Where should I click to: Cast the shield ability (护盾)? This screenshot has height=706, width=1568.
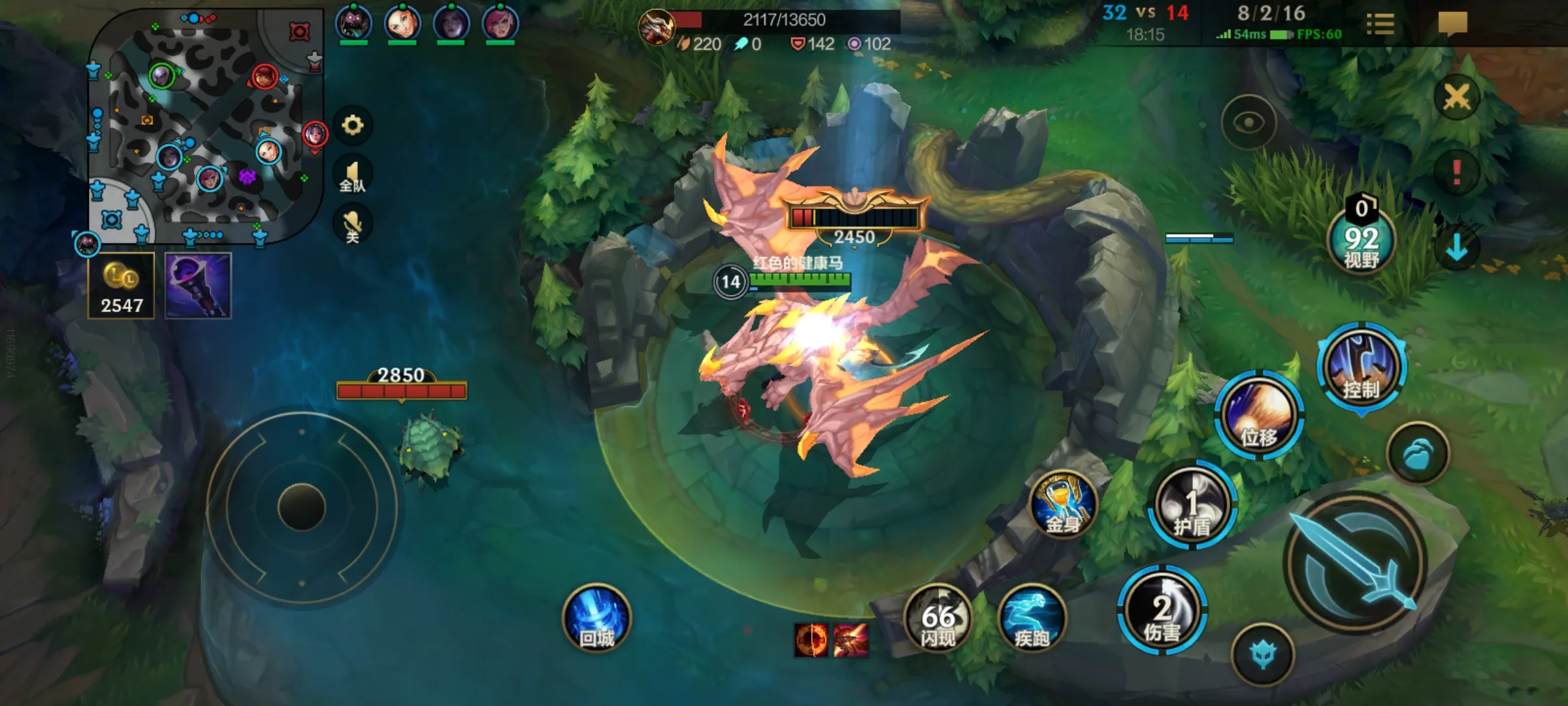tap(1192, 505)
